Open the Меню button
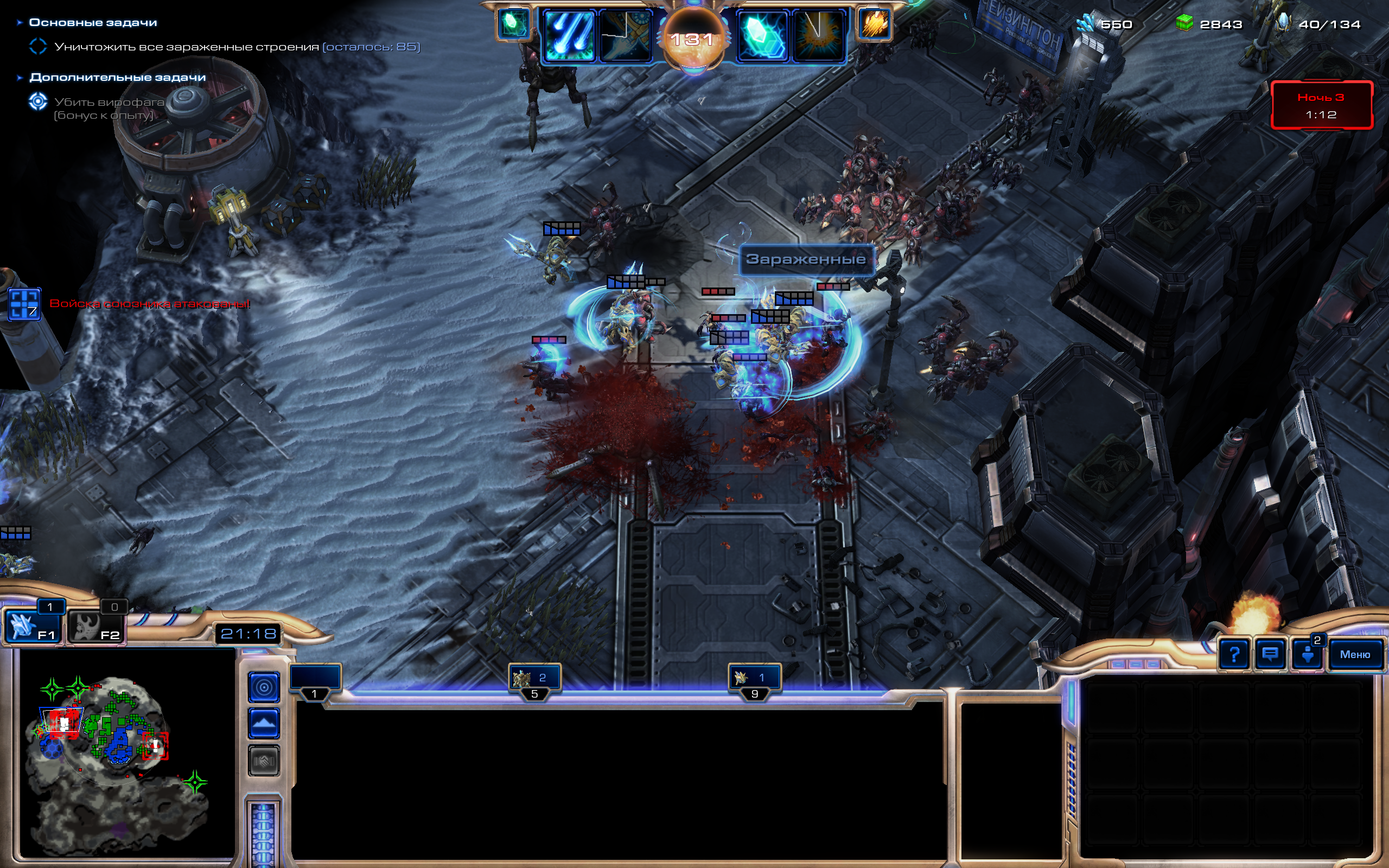This screenshot has width=1389, height=868. click(x=1355, y=654)
